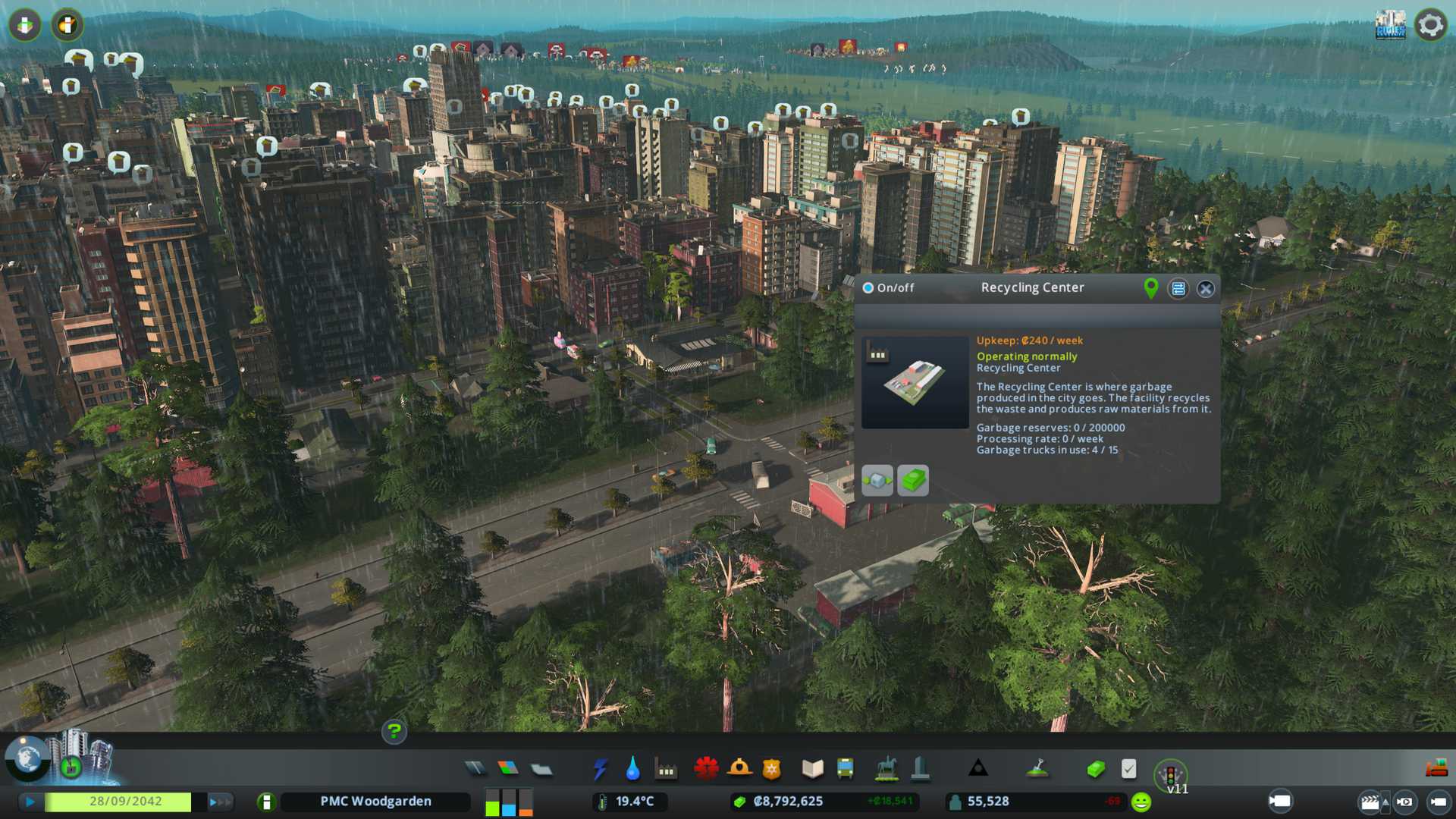This screenshot has width=1456, height=819.
Task: Open the Roads build menu
Action: click(x=475, y=769)
